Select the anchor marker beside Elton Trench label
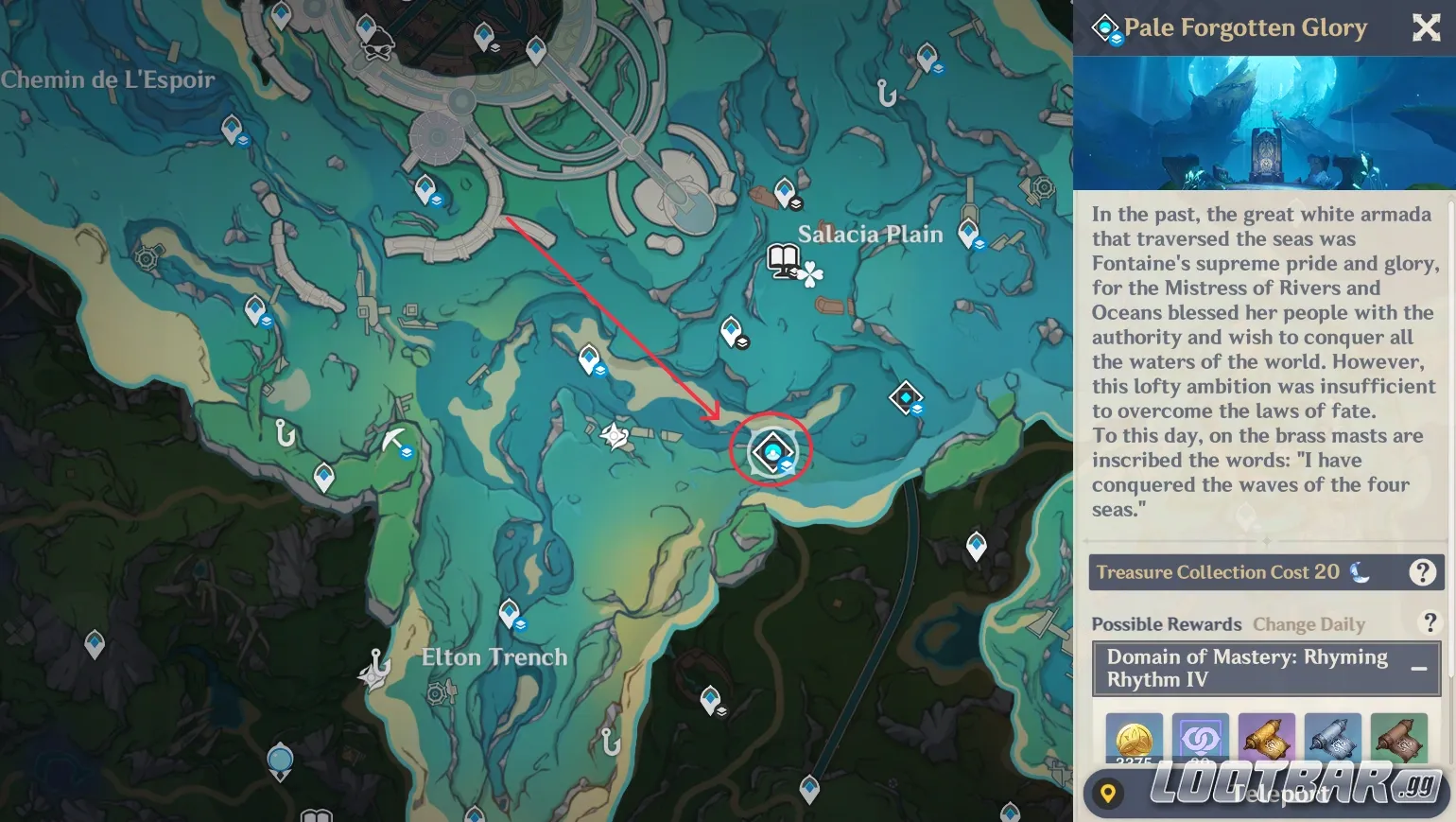 pyautogui.click(x=374, y=668)
